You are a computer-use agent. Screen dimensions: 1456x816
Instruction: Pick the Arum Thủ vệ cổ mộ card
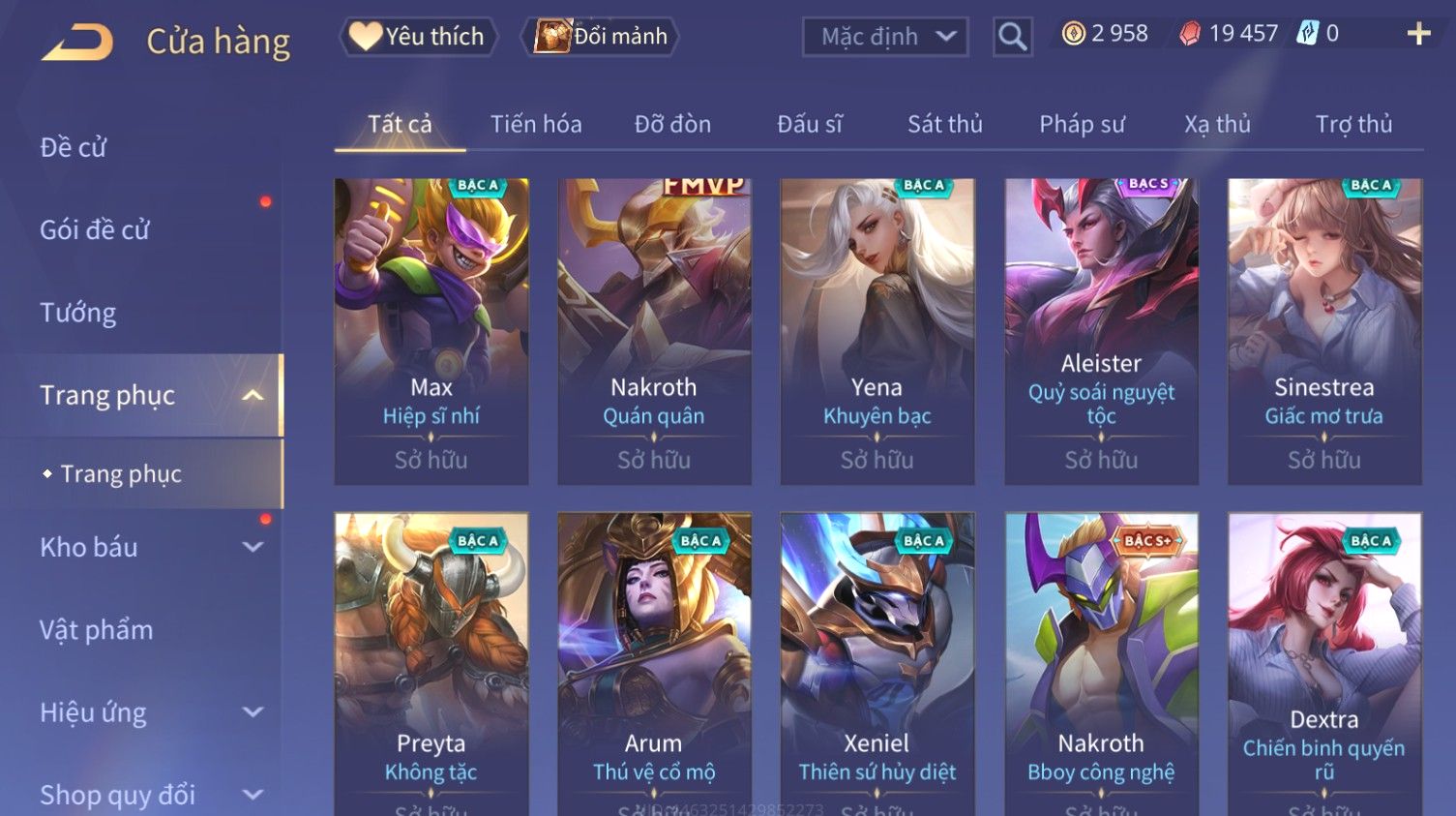click(654, 663)
